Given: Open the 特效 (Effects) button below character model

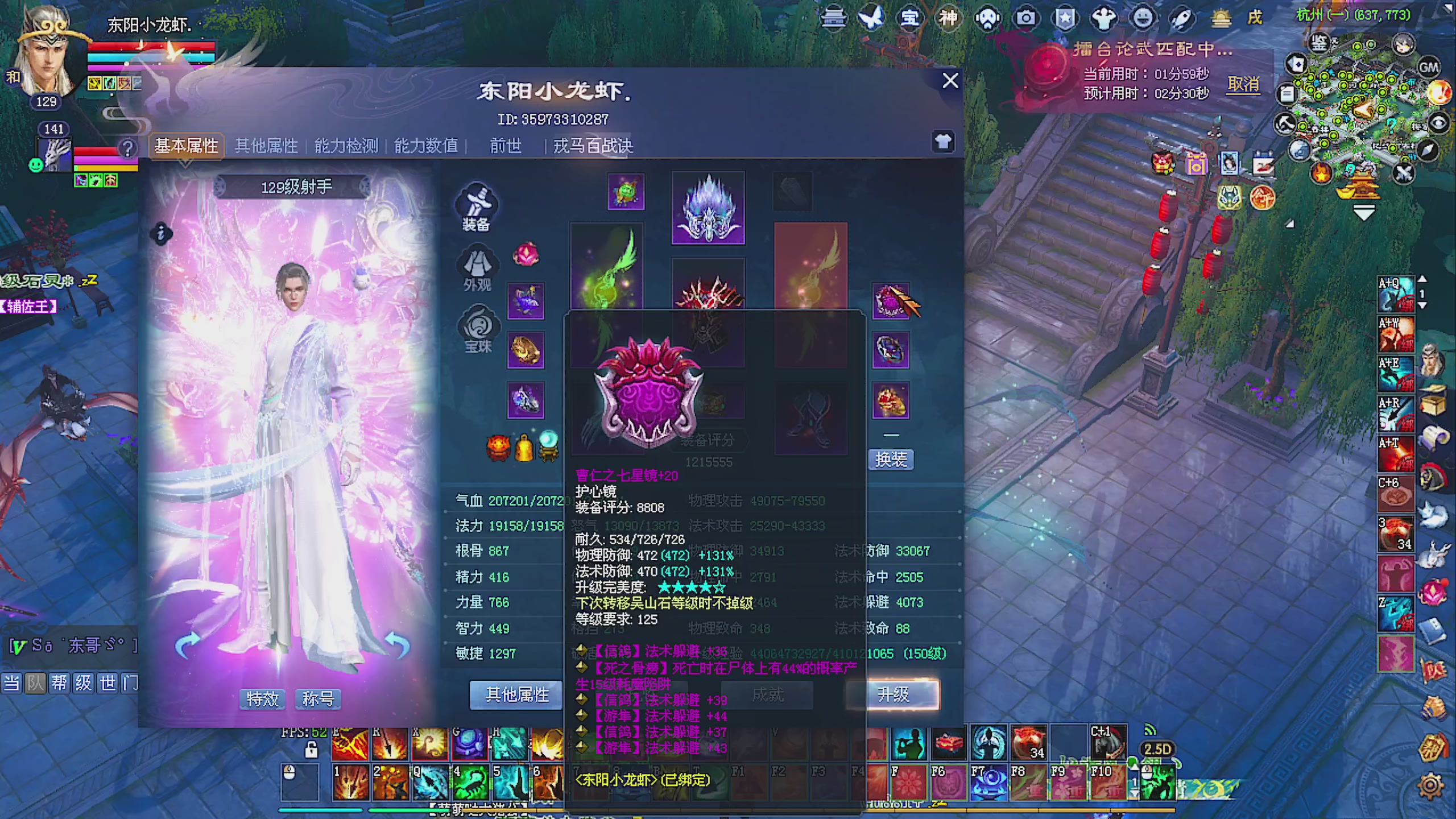Looking at the screenshot, I should pos(262,699).
